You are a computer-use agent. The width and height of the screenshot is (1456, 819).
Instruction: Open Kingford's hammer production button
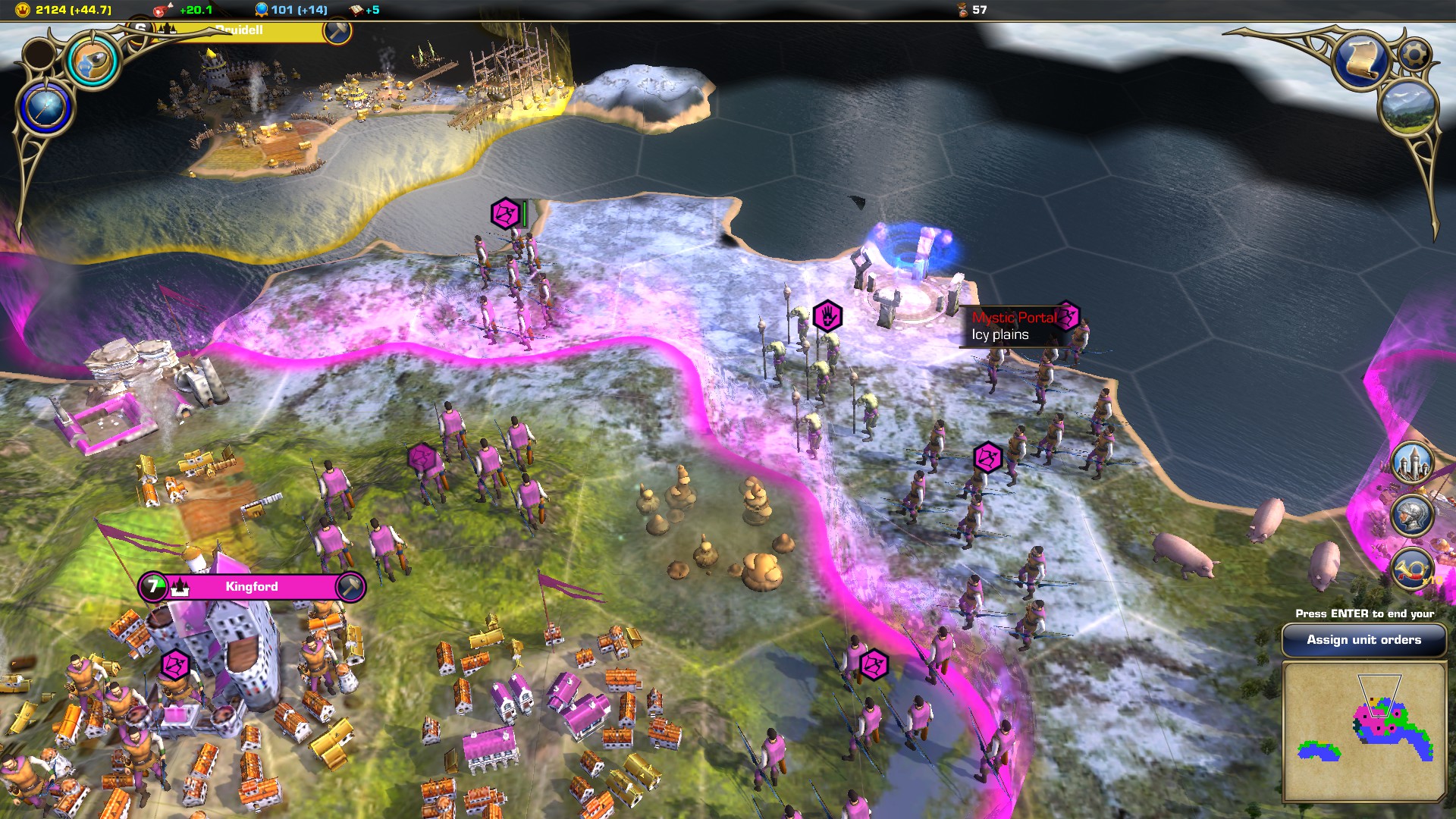pos(350,587)
